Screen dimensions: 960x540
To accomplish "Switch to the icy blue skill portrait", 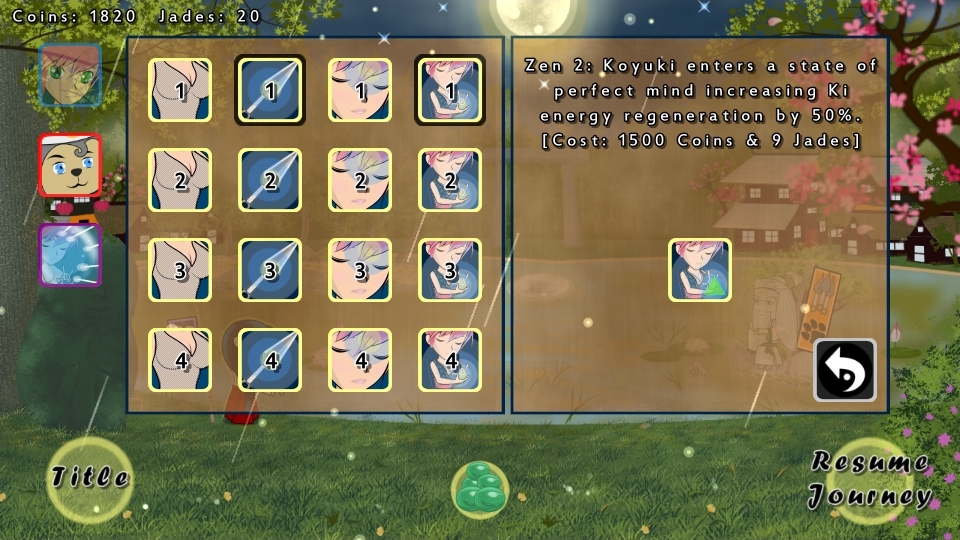I will point(70,255).
